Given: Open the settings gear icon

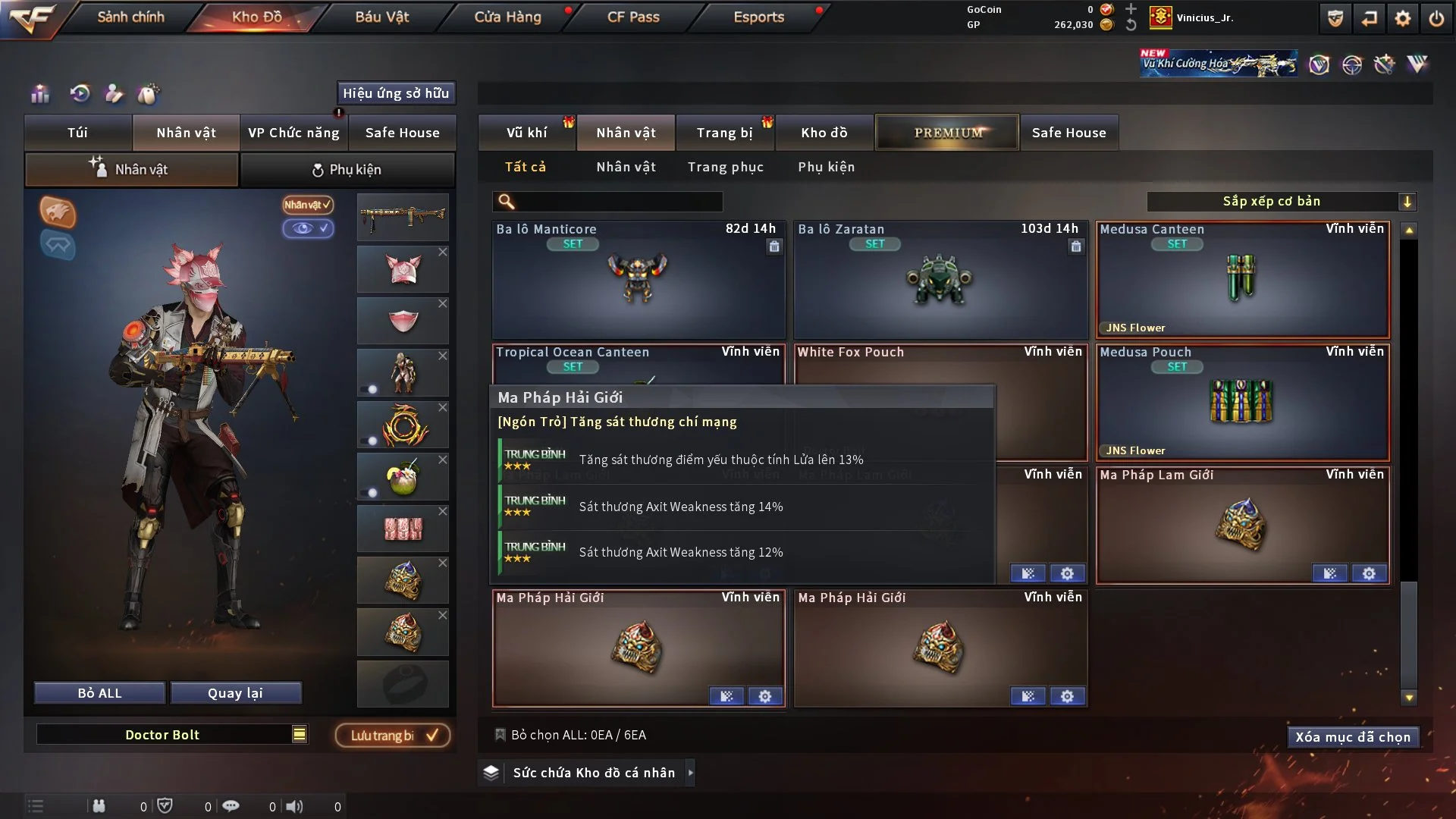Looking at the screenshot, I should (x=1402, y=18).
